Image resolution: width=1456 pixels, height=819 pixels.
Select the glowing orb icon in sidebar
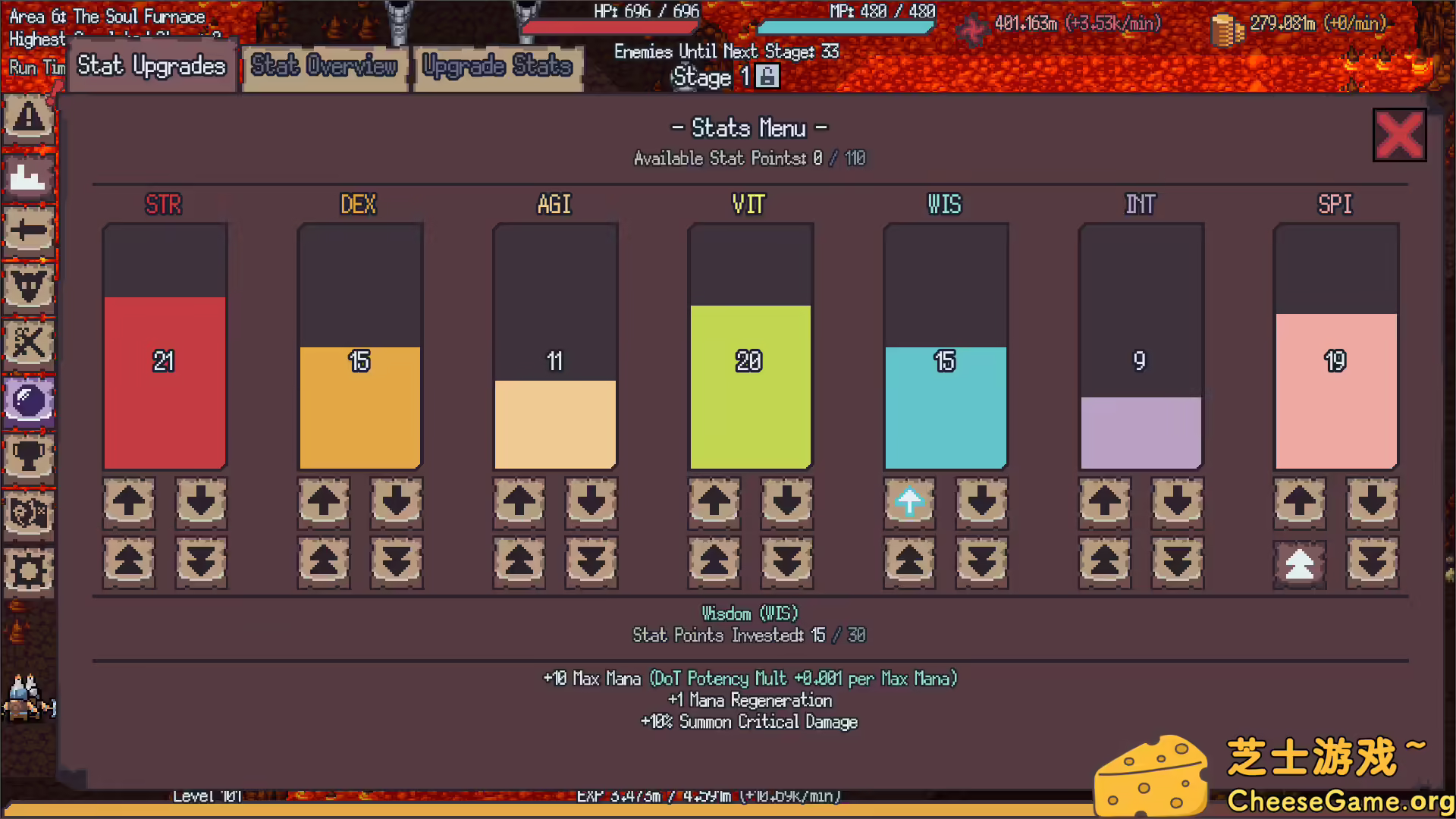[x=28, y=400]
